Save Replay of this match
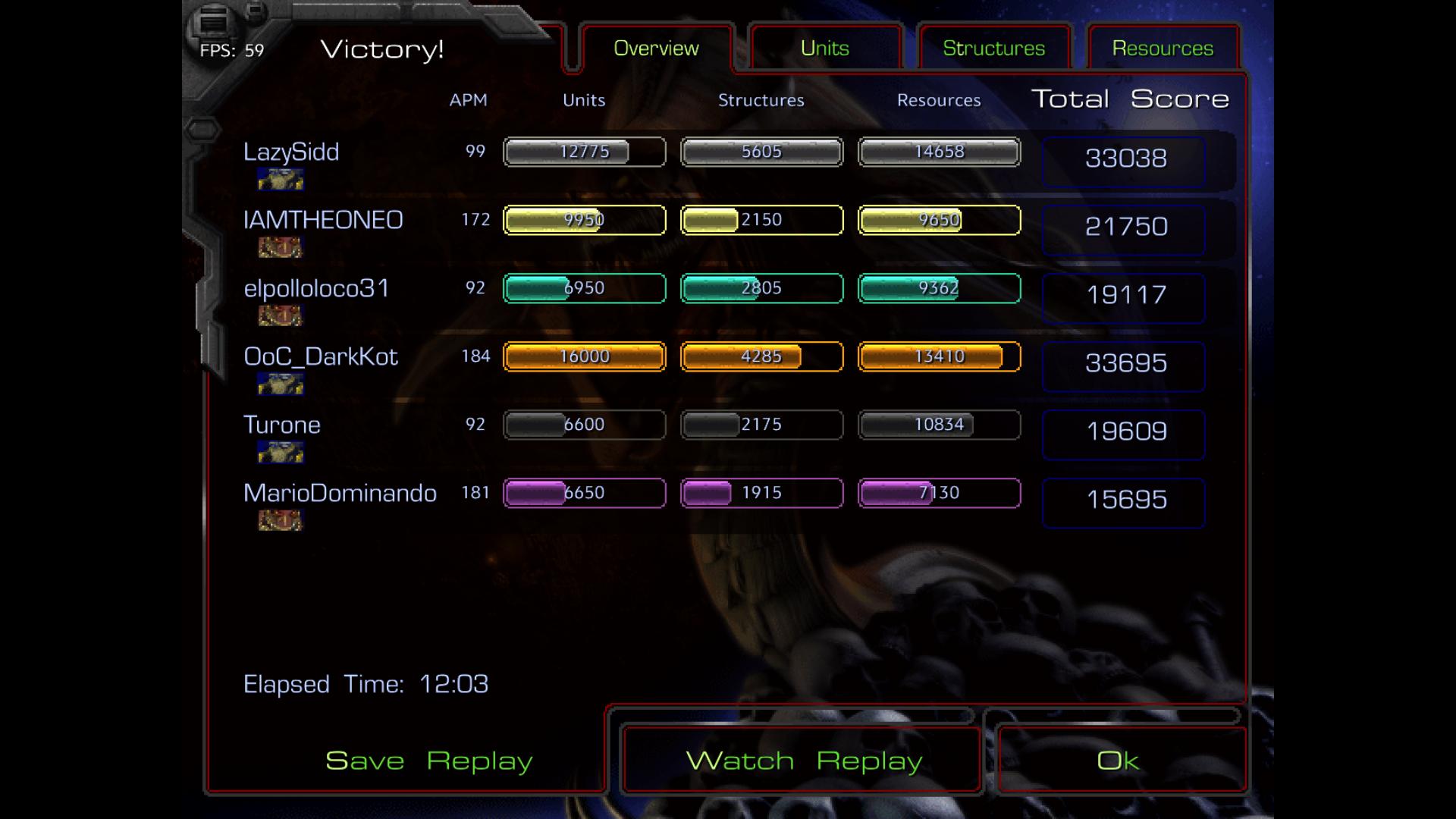 point(428,761)
